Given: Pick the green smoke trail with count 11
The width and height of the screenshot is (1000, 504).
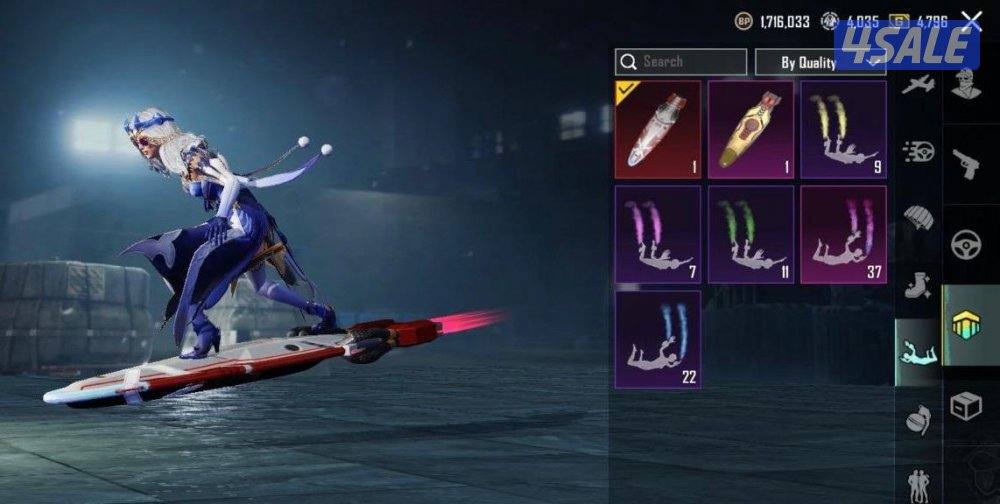Looking at the screenshot, I should 750,234.
